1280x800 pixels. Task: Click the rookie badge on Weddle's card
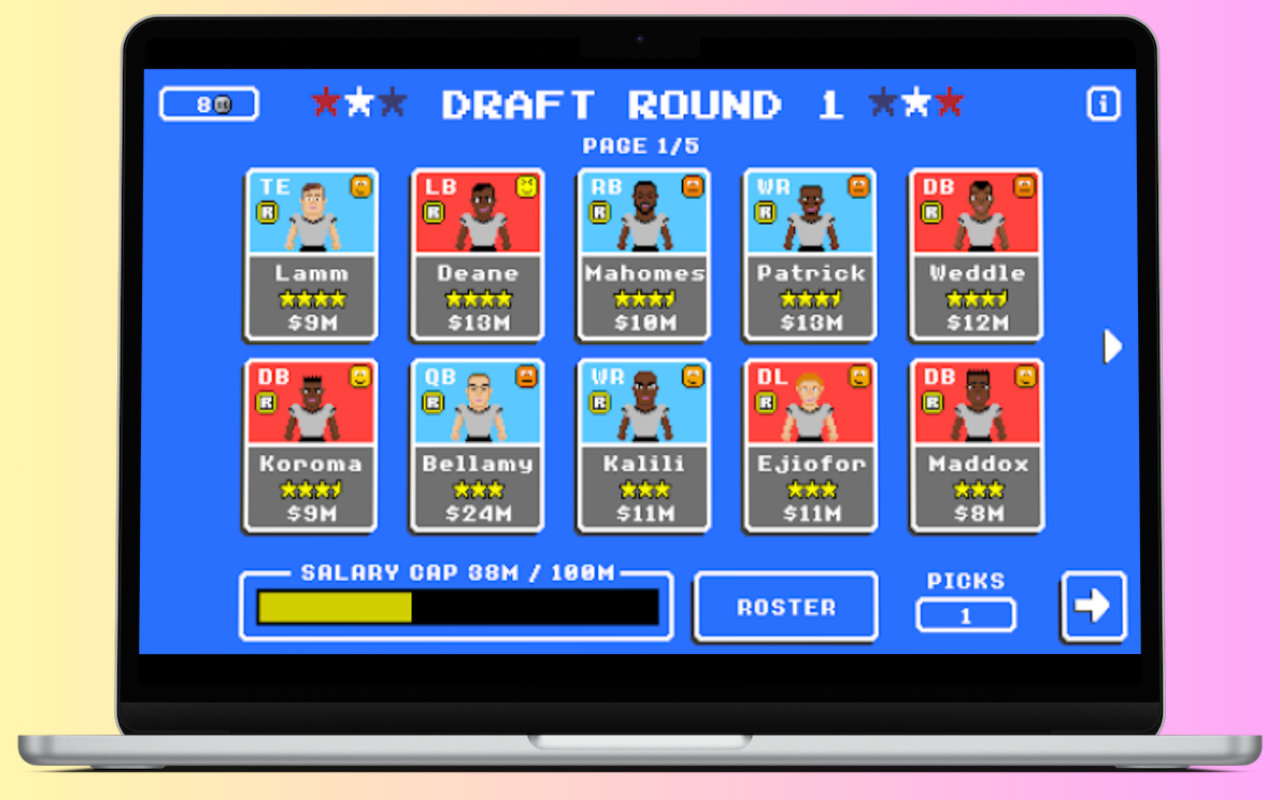[x=931, y=212]
